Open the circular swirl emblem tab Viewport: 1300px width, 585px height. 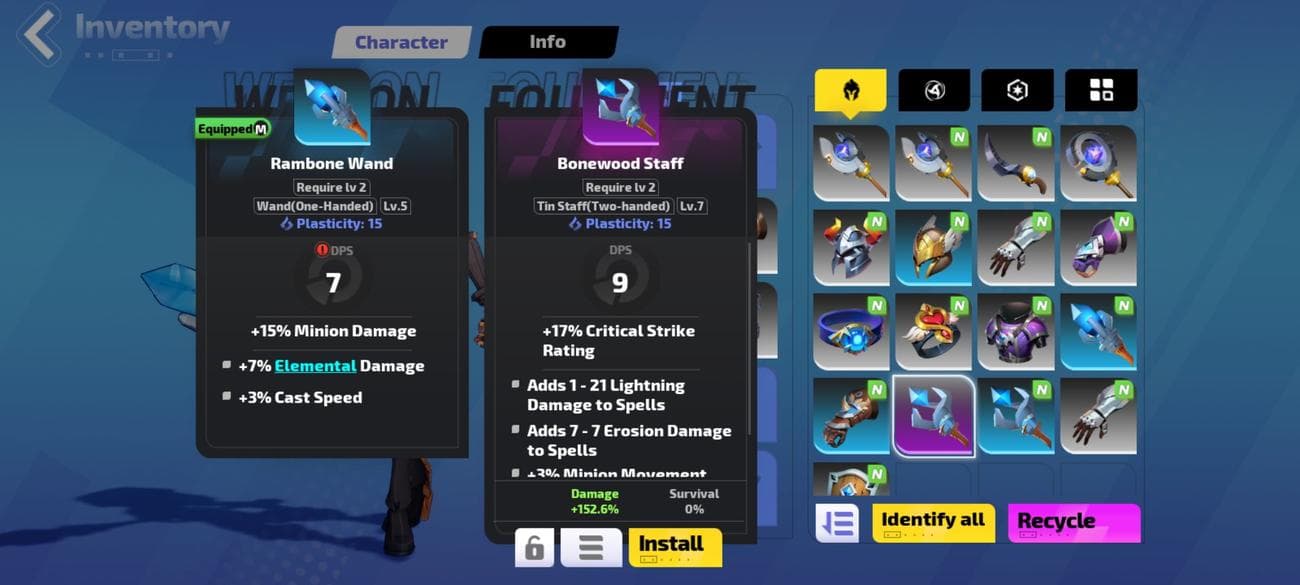934,91
